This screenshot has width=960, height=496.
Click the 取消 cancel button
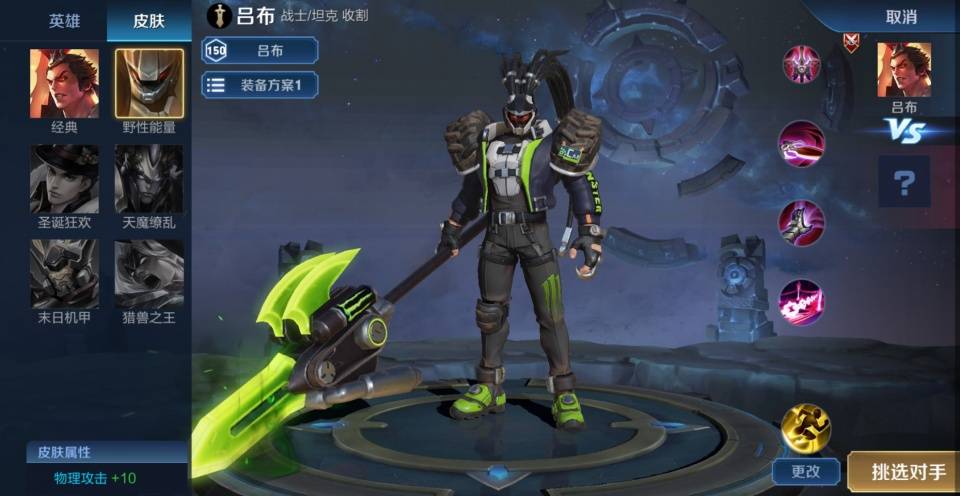[901, 17]
